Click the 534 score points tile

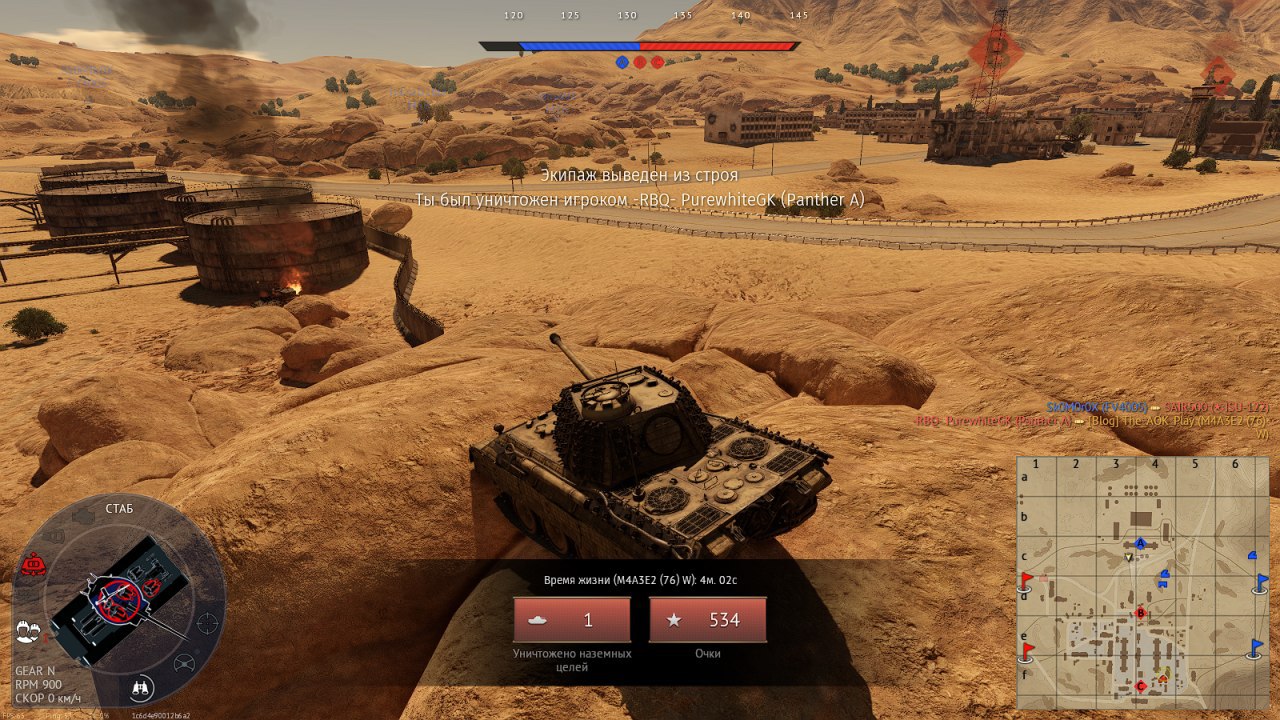(708, 620)
